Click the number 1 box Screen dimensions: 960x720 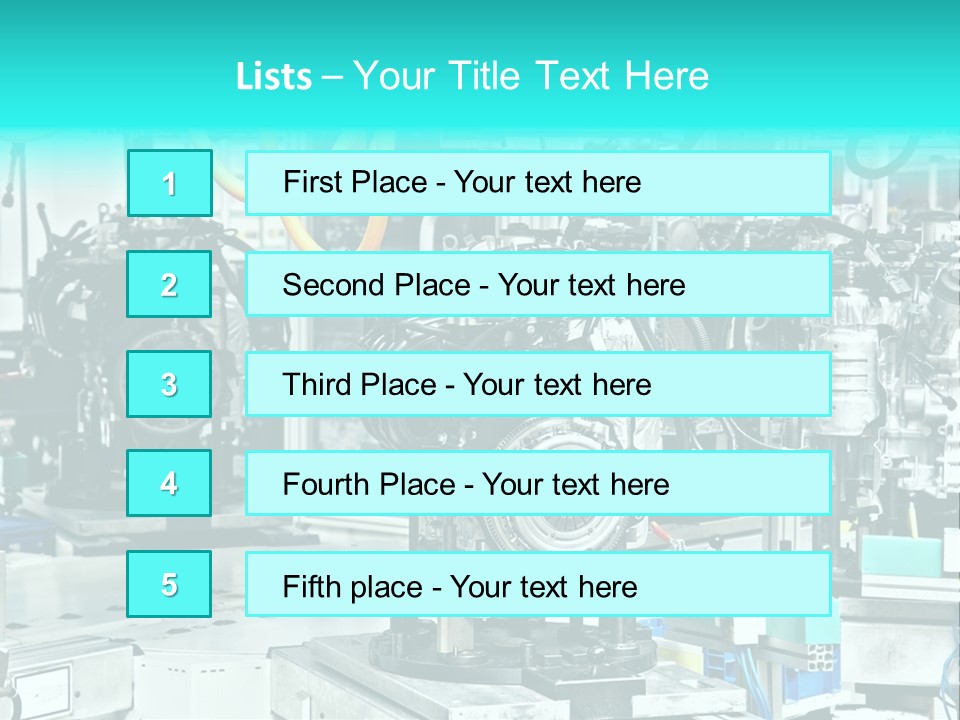[x=170, y=183]
